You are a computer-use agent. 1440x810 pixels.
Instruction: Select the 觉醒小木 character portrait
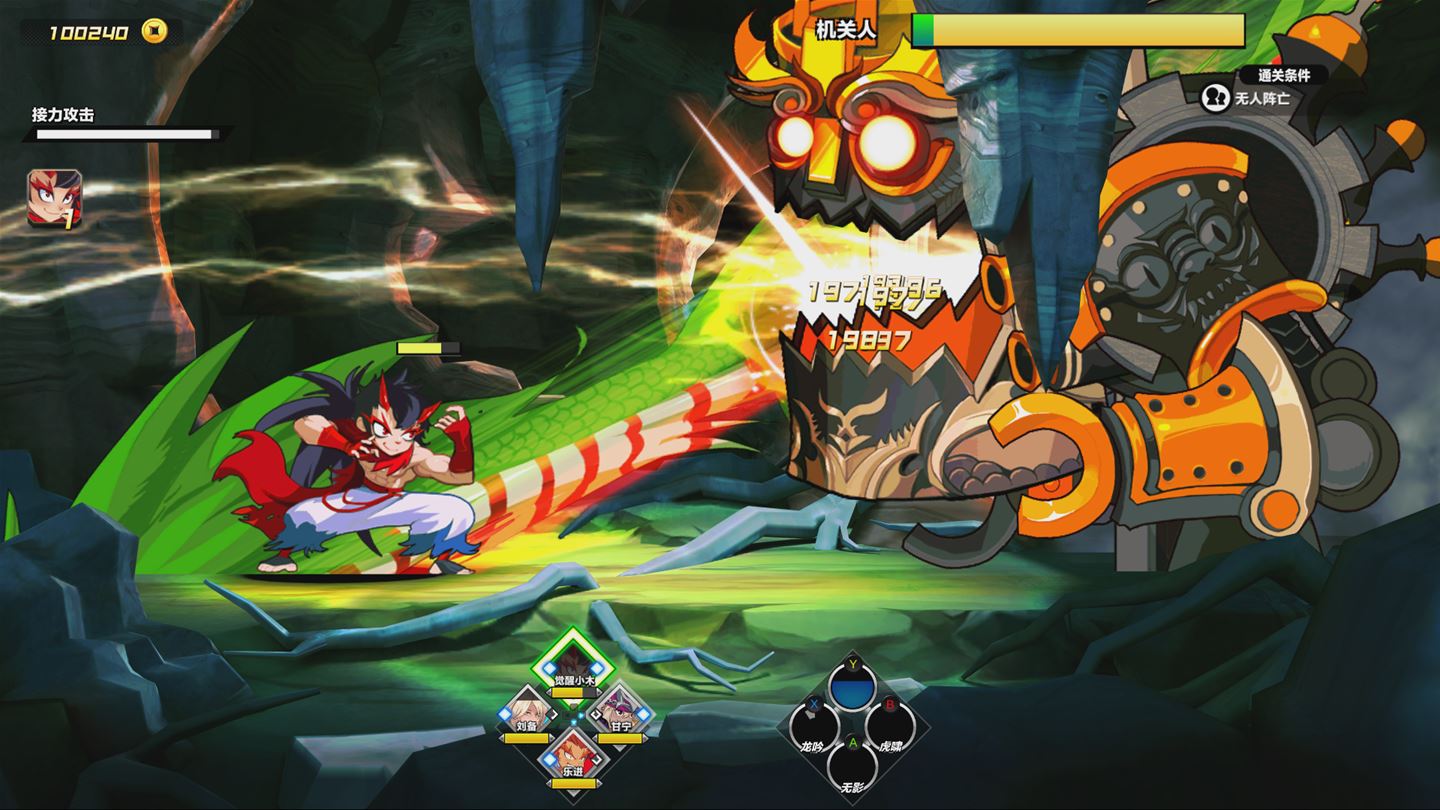click(x=571, y=664)
